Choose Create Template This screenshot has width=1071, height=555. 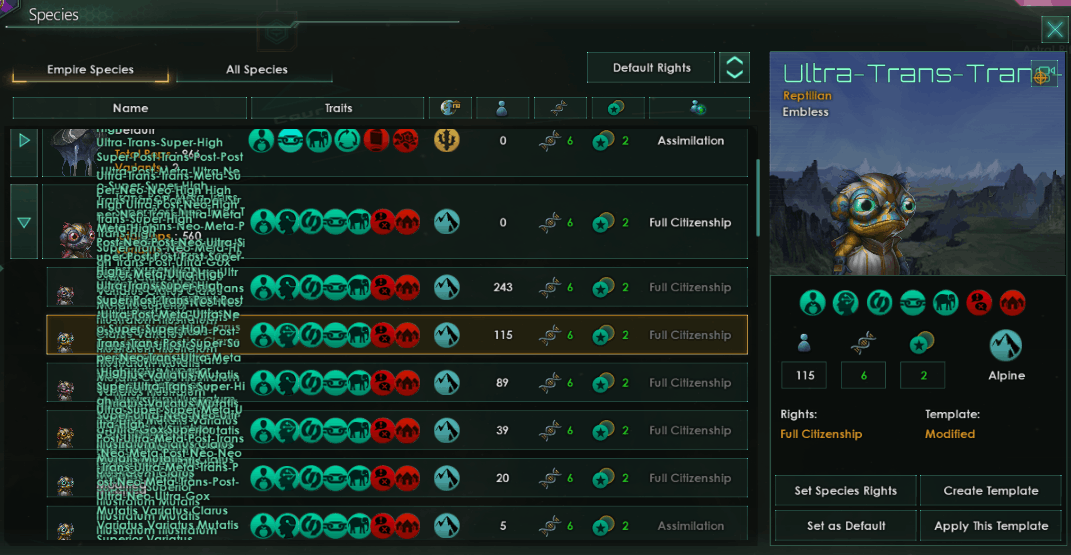coord(990,491)
